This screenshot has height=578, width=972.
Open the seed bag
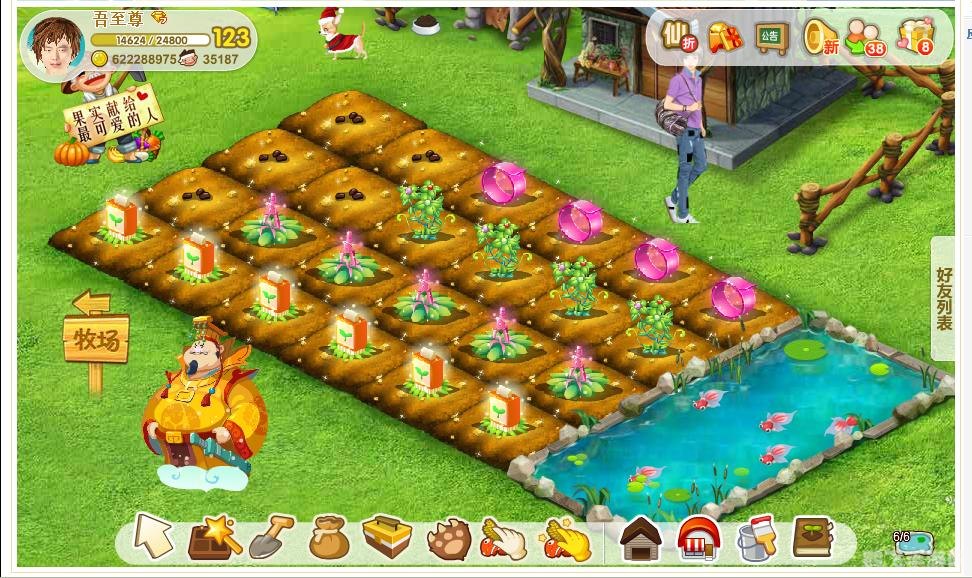pyautogui.click(x=328, y=538)
